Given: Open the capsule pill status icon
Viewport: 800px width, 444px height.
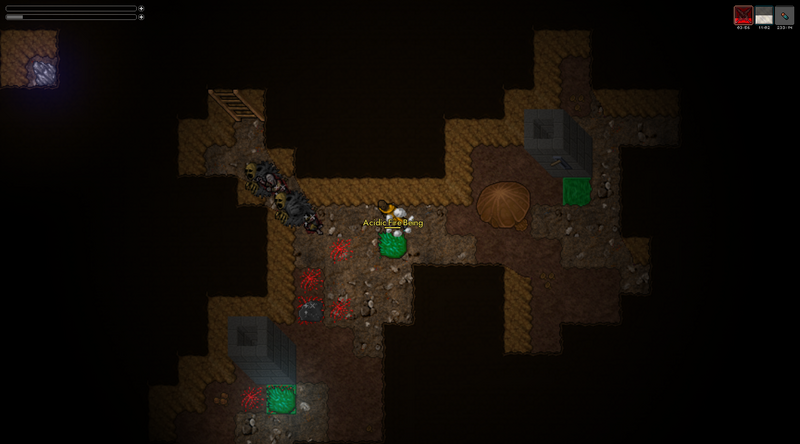Looking at the screenshot, I should click(784, 15).
